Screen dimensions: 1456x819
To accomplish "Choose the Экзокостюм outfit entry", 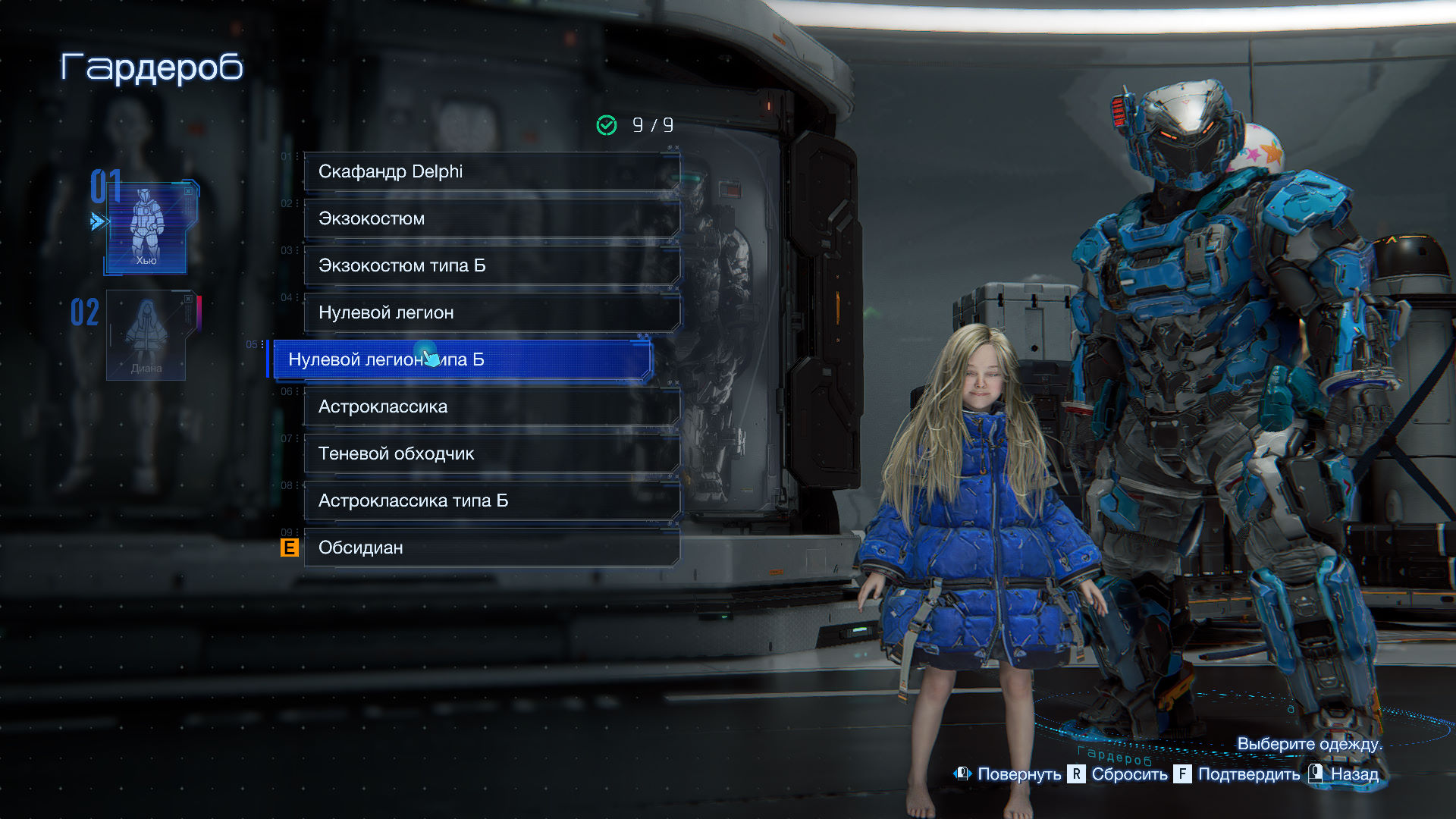I will [x=491, y=218].
